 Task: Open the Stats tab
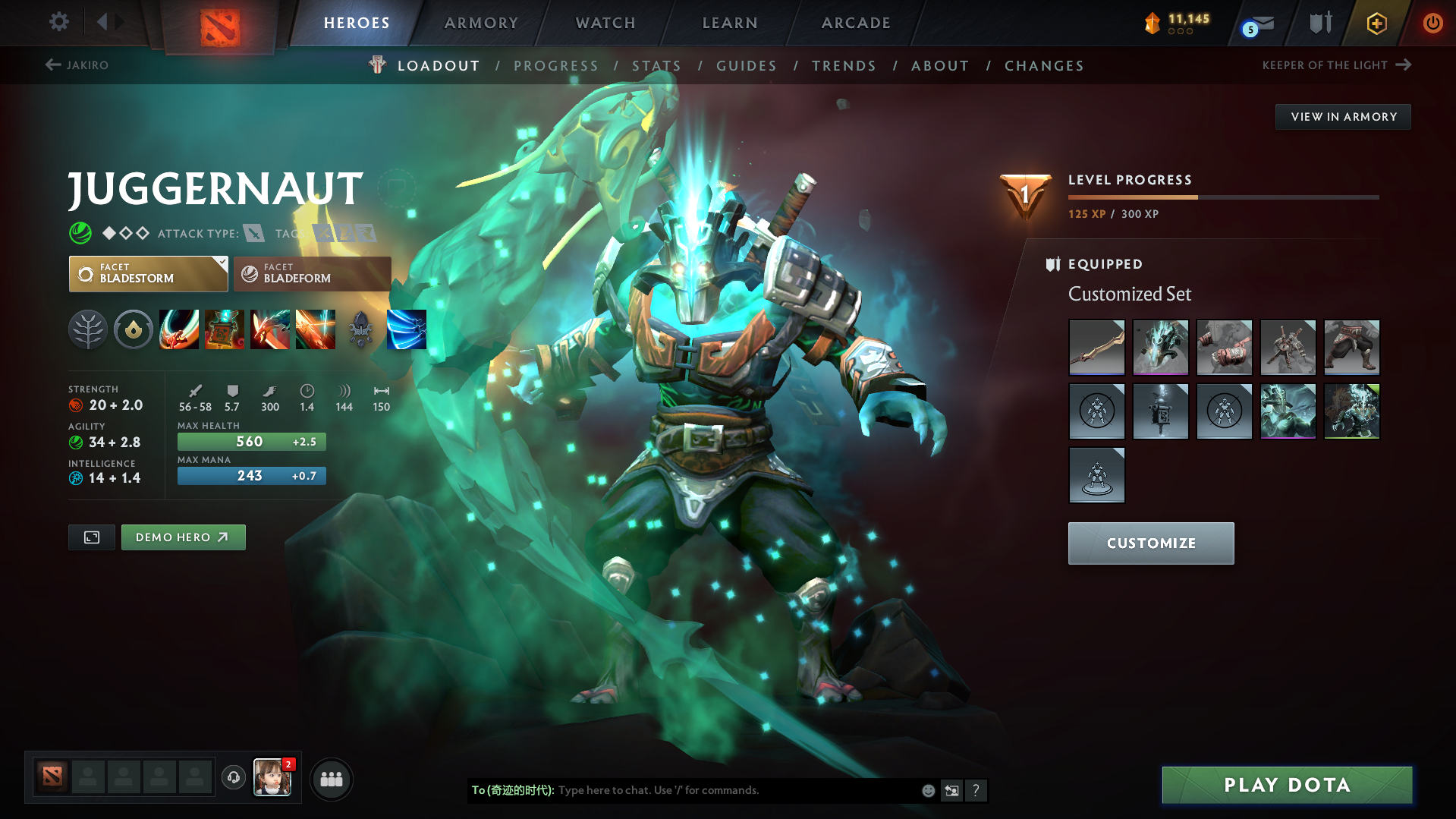(x=656, y=65)
